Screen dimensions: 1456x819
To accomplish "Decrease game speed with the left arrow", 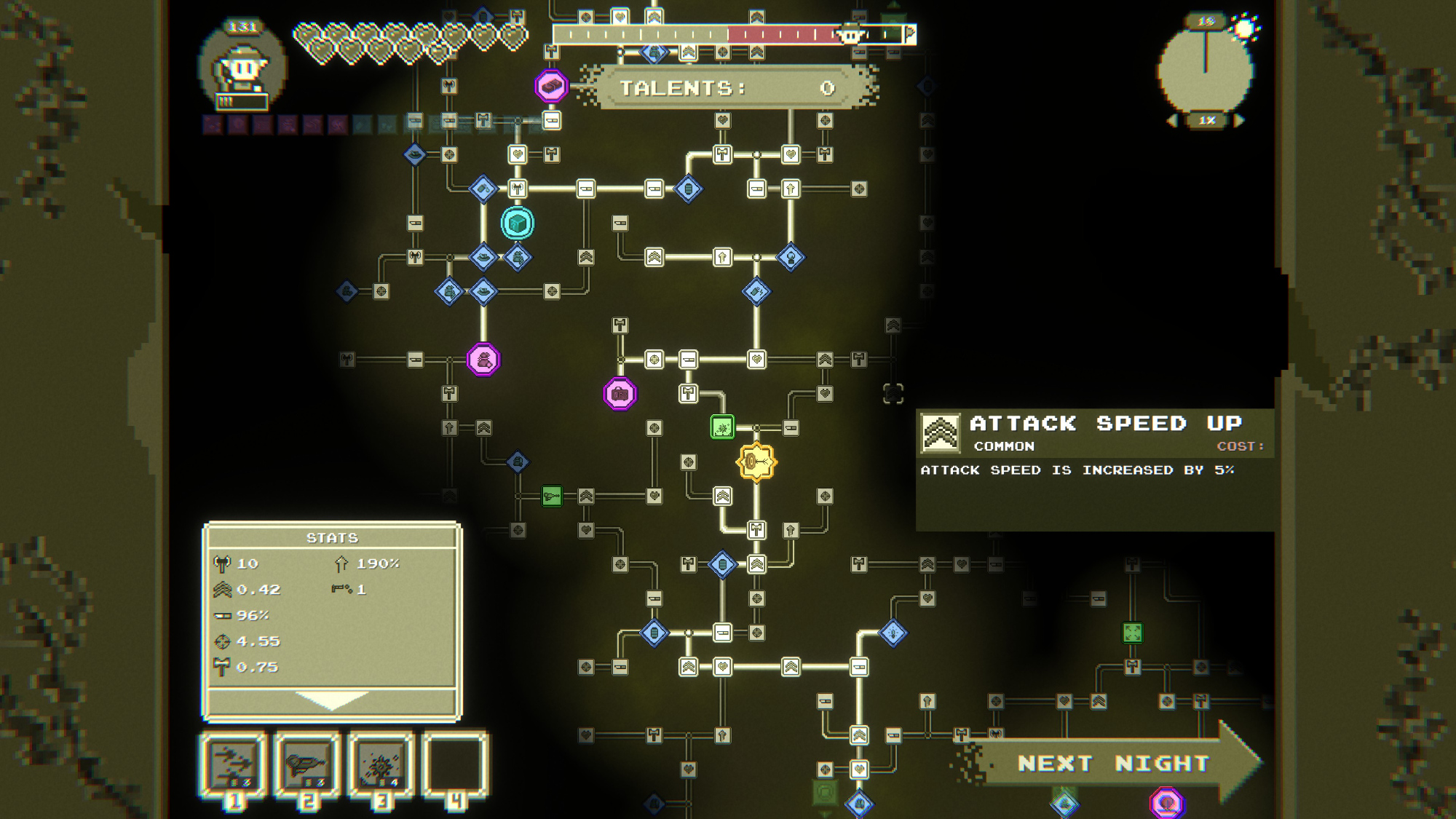I will (x=1171, y=121).
